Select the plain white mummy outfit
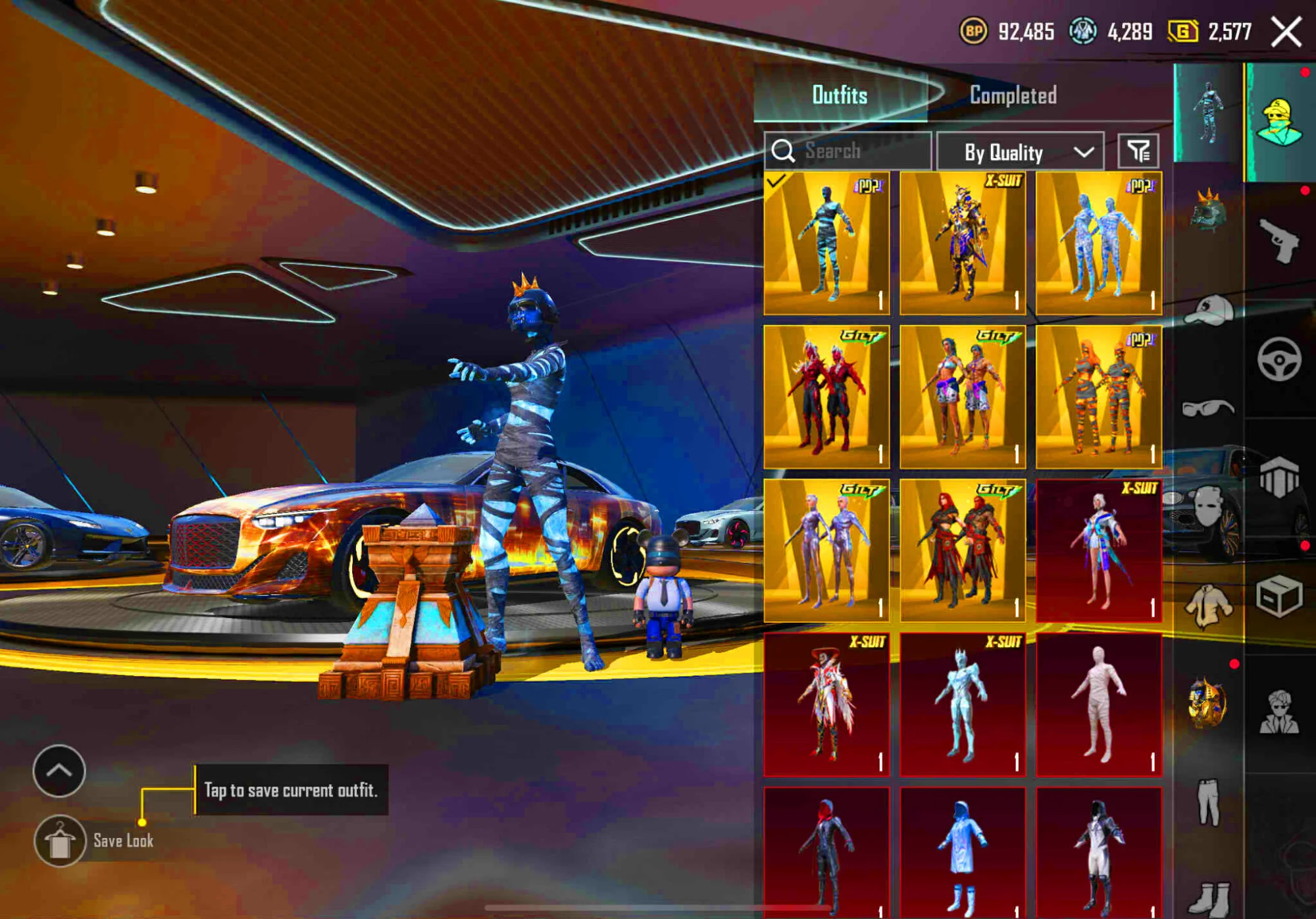 pos(1098,704)
